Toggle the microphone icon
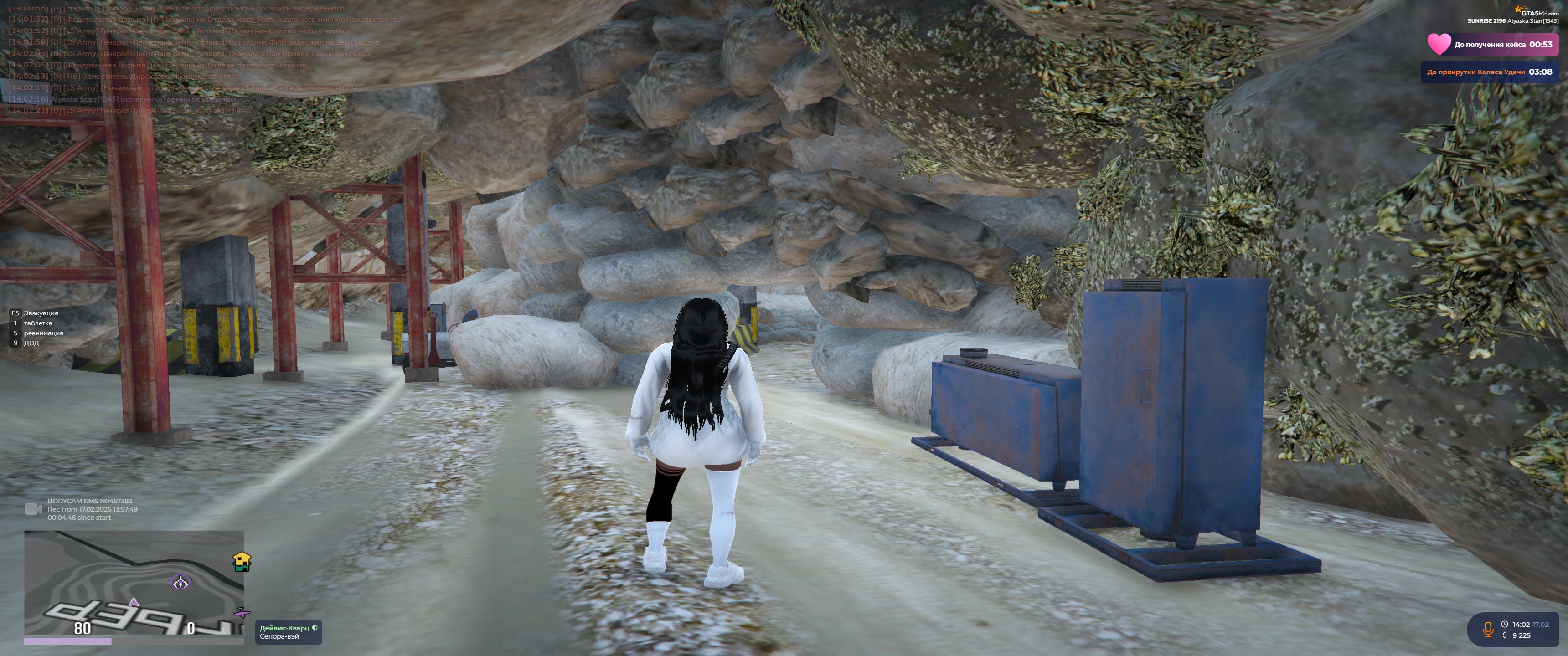 [1488, 629]
